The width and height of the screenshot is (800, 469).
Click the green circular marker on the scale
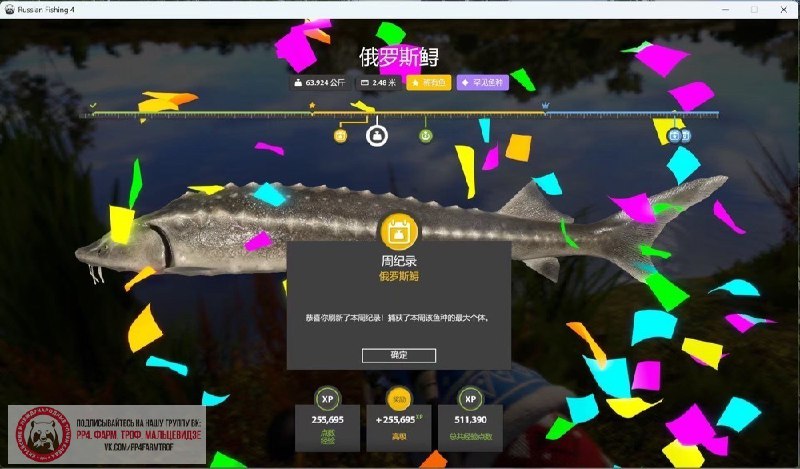[425, 134]
